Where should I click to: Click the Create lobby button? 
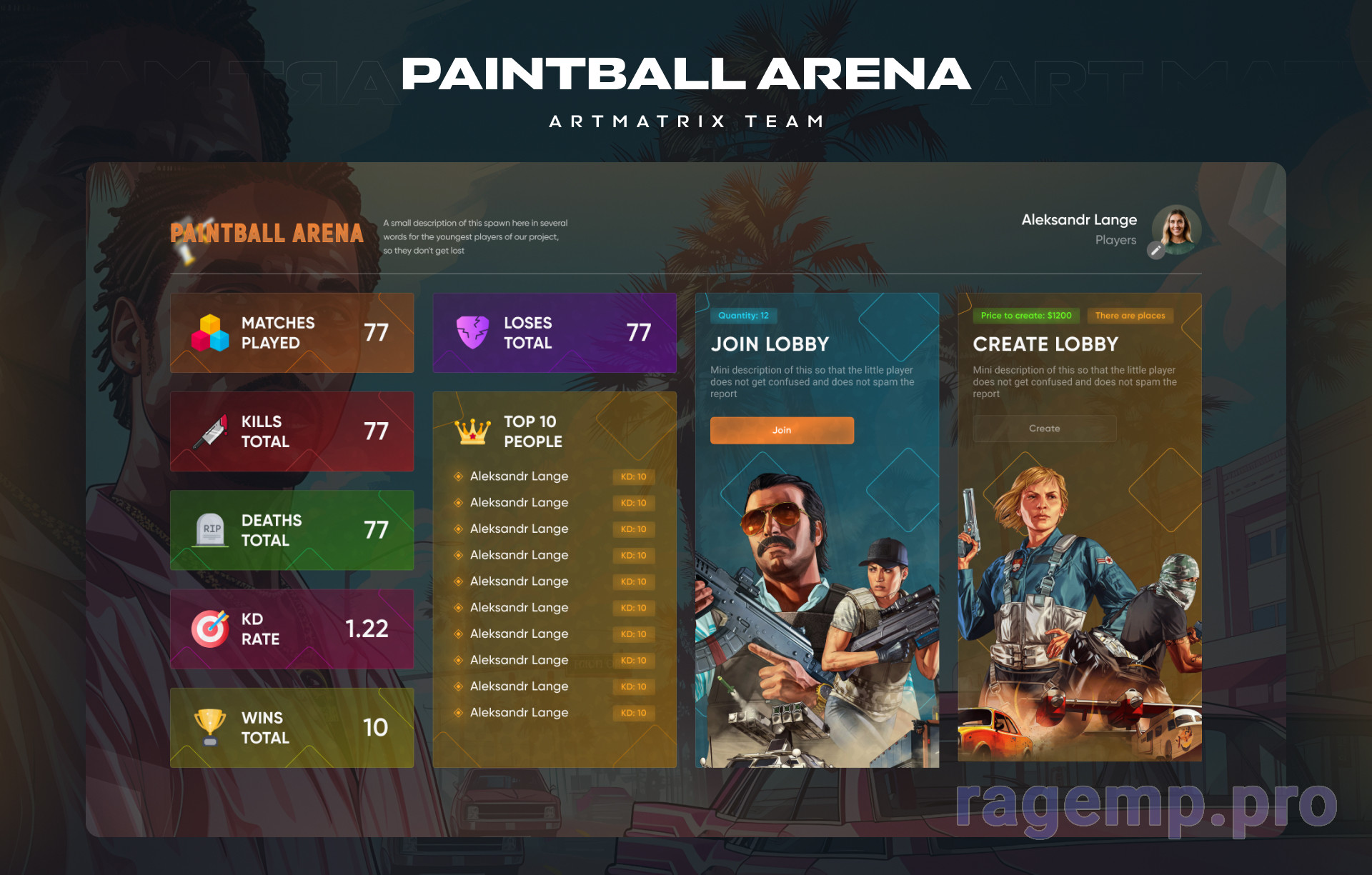click(1044, 429)
